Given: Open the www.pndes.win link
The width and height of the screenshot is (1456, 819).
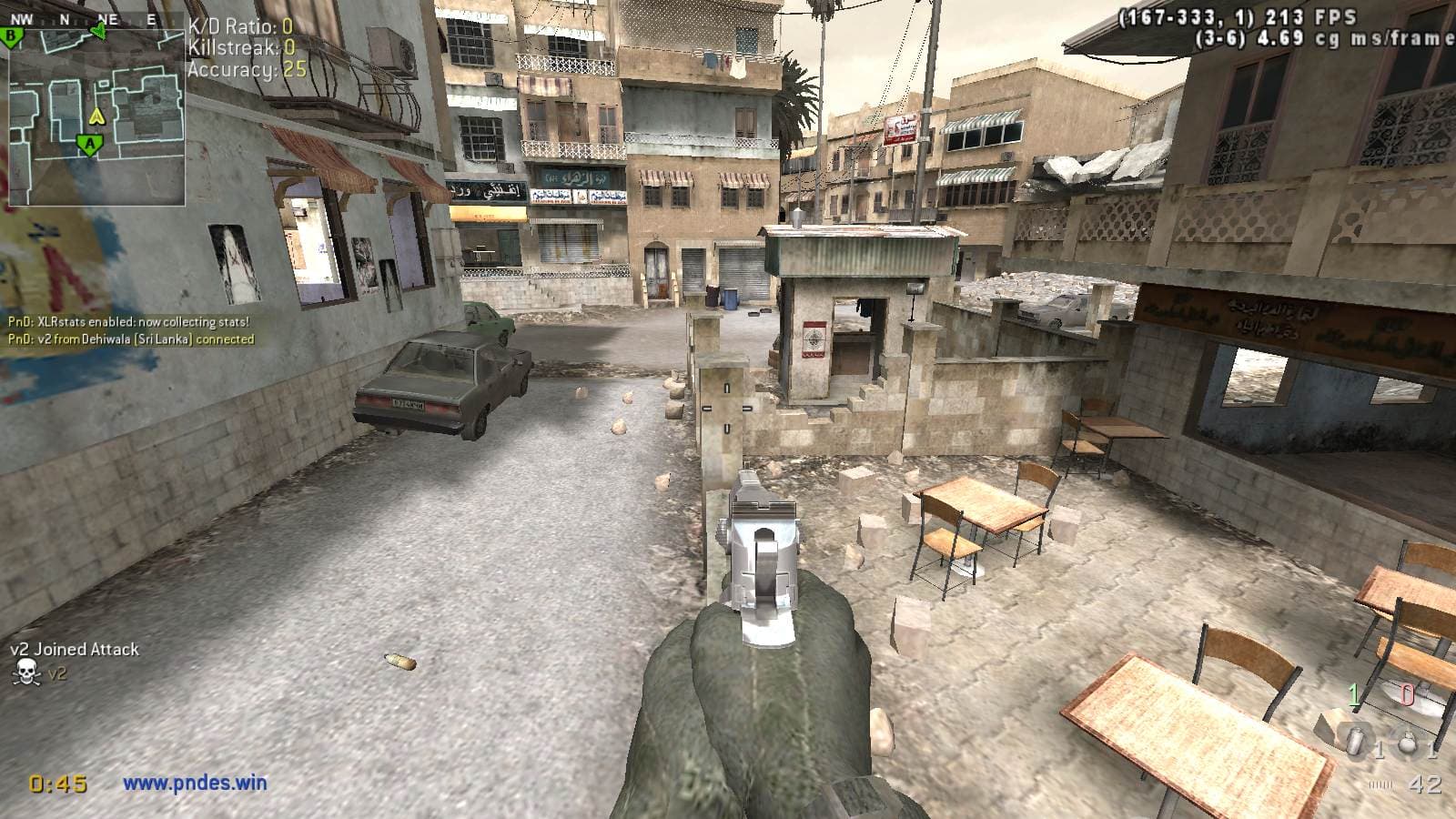Looking at the screenshot, I should click(195, 782).
